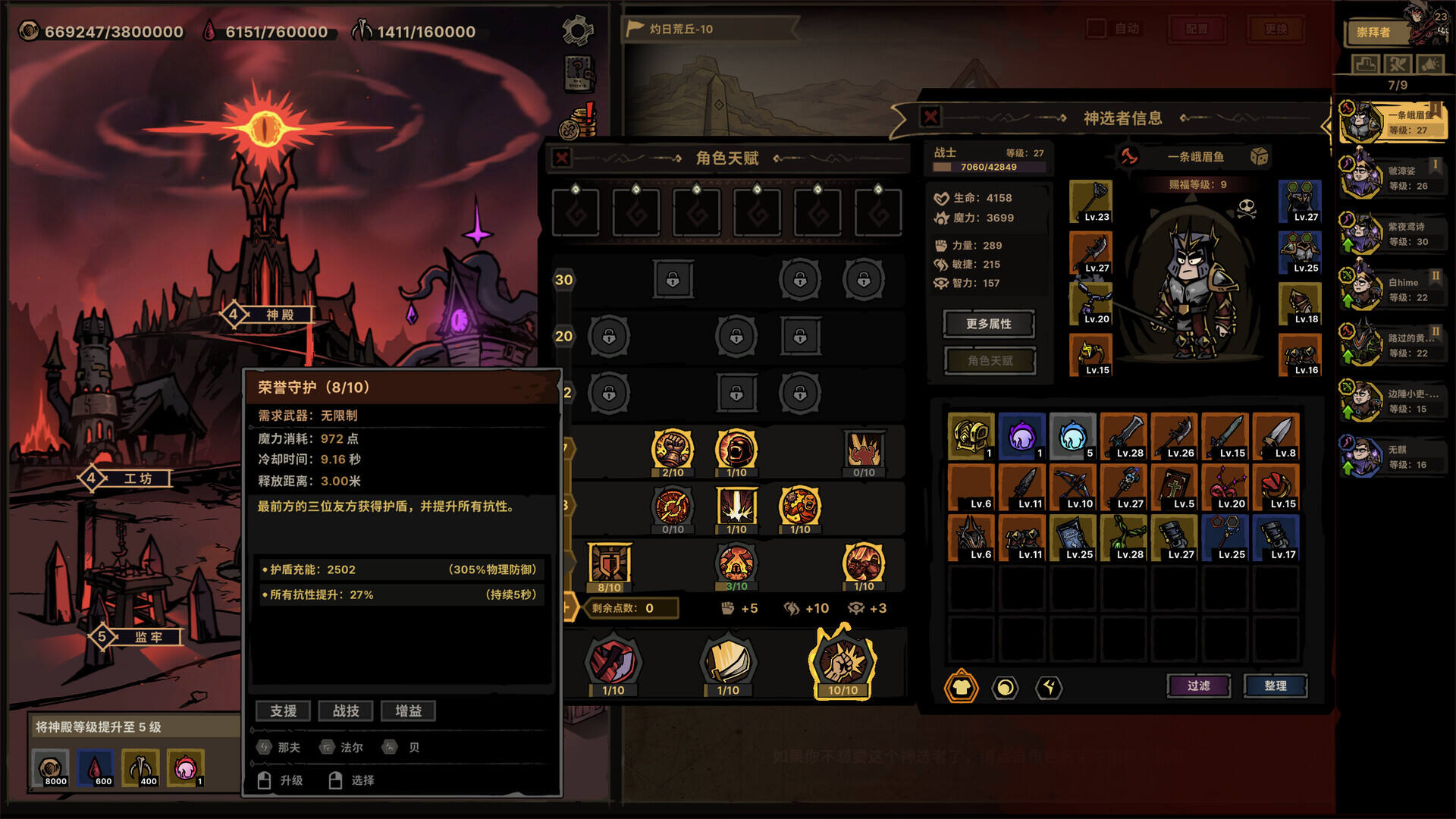The width and height of the screenshot is (1456, 819).
Task: Switch to the 增益 tab in the tooltip
Action: tap(409, 711)
